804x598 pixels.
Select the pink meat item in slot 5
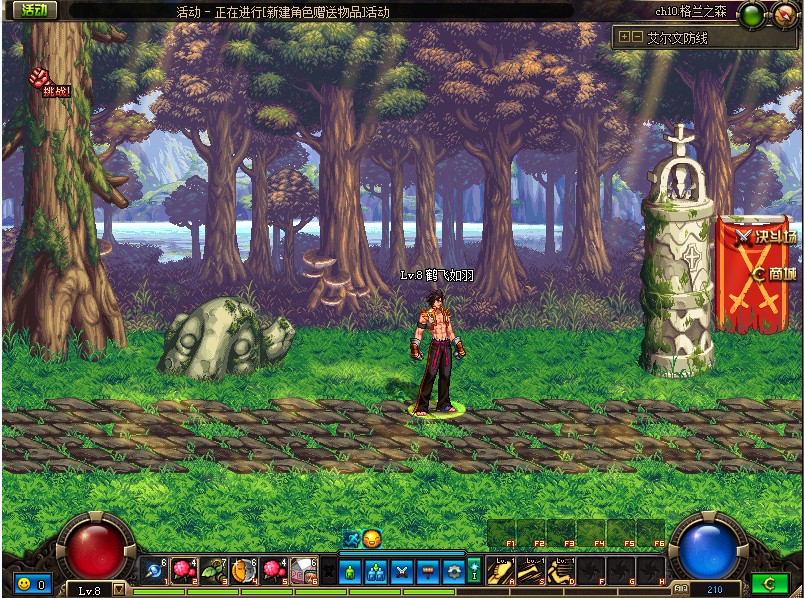[x=274, y=570]
